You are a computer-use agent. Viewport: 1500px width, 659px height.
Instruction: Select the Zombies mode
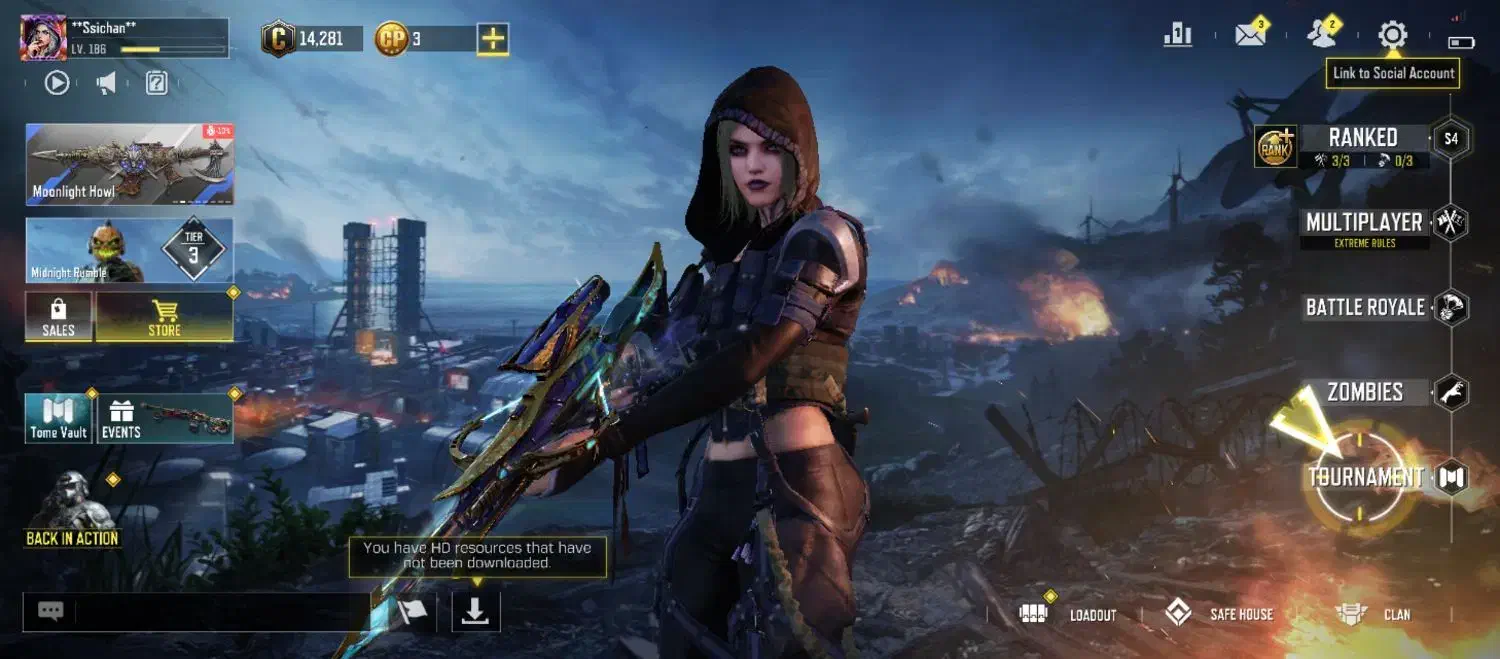pyautogui.click(x=1365, y=392)
